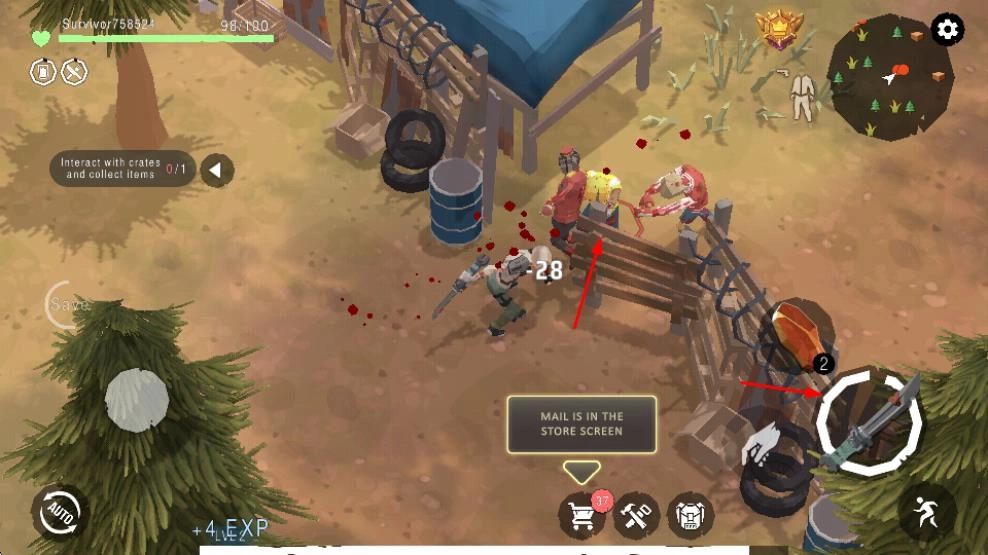
Task: Use the hand pick-up button
Action: pos(765,445)
